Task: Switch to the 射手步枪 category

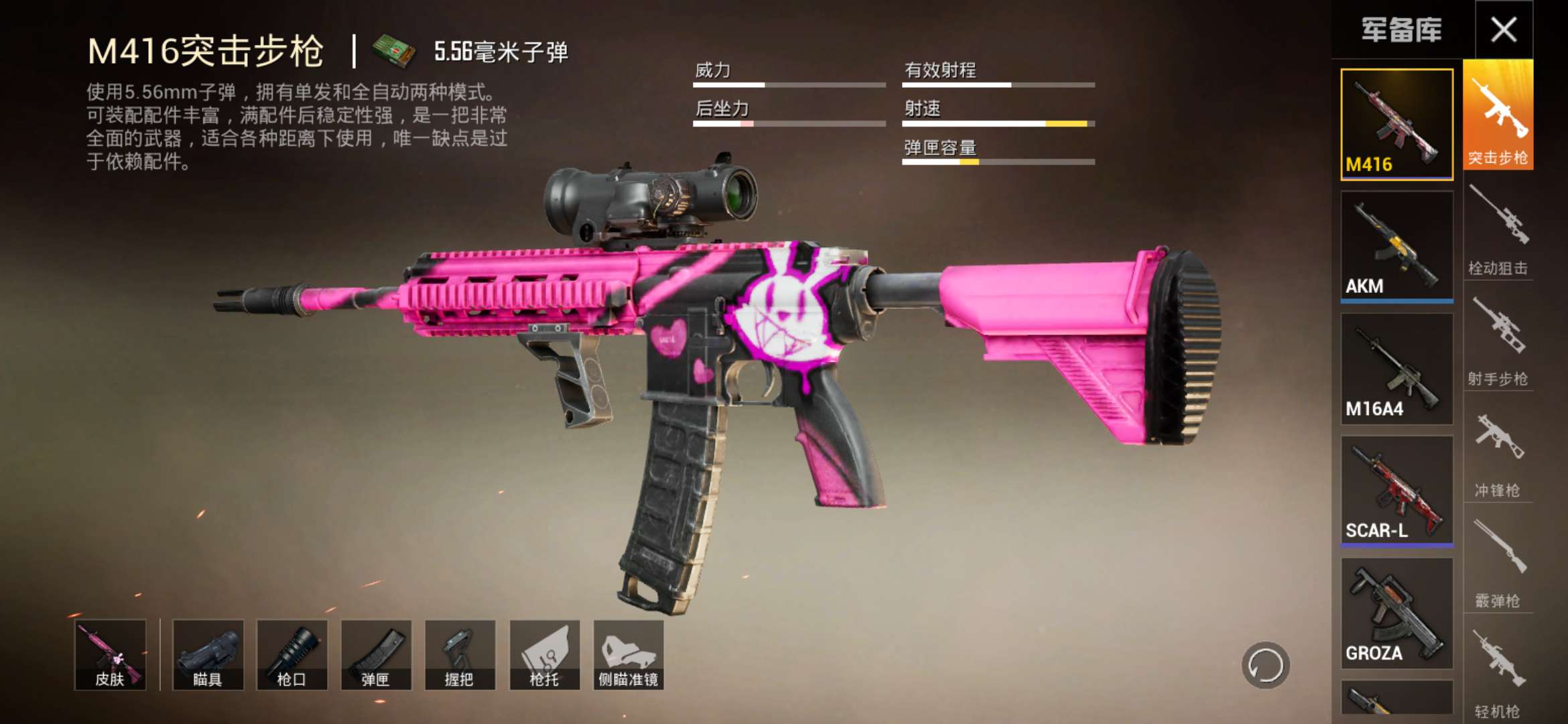Action: pyautogui.click(x=1498, y=339)
